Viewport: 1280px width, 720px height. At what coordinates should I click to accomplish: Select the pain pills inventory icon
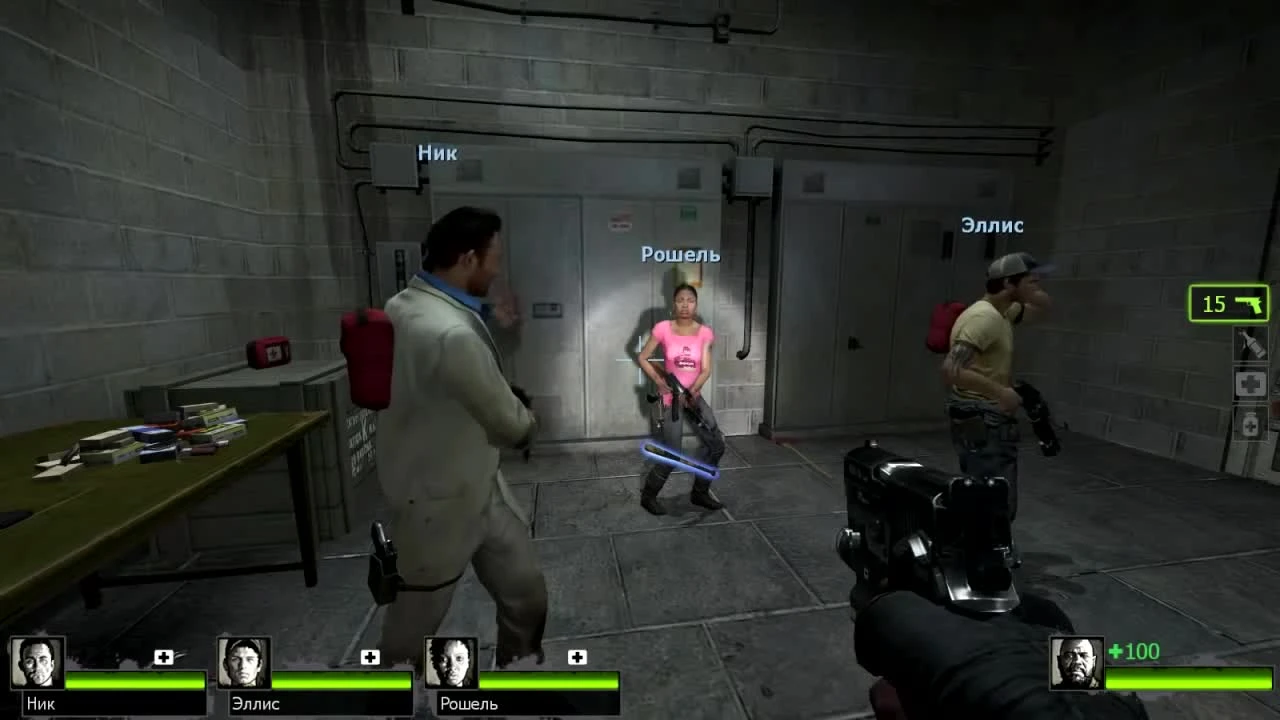tap(1250, 424)
